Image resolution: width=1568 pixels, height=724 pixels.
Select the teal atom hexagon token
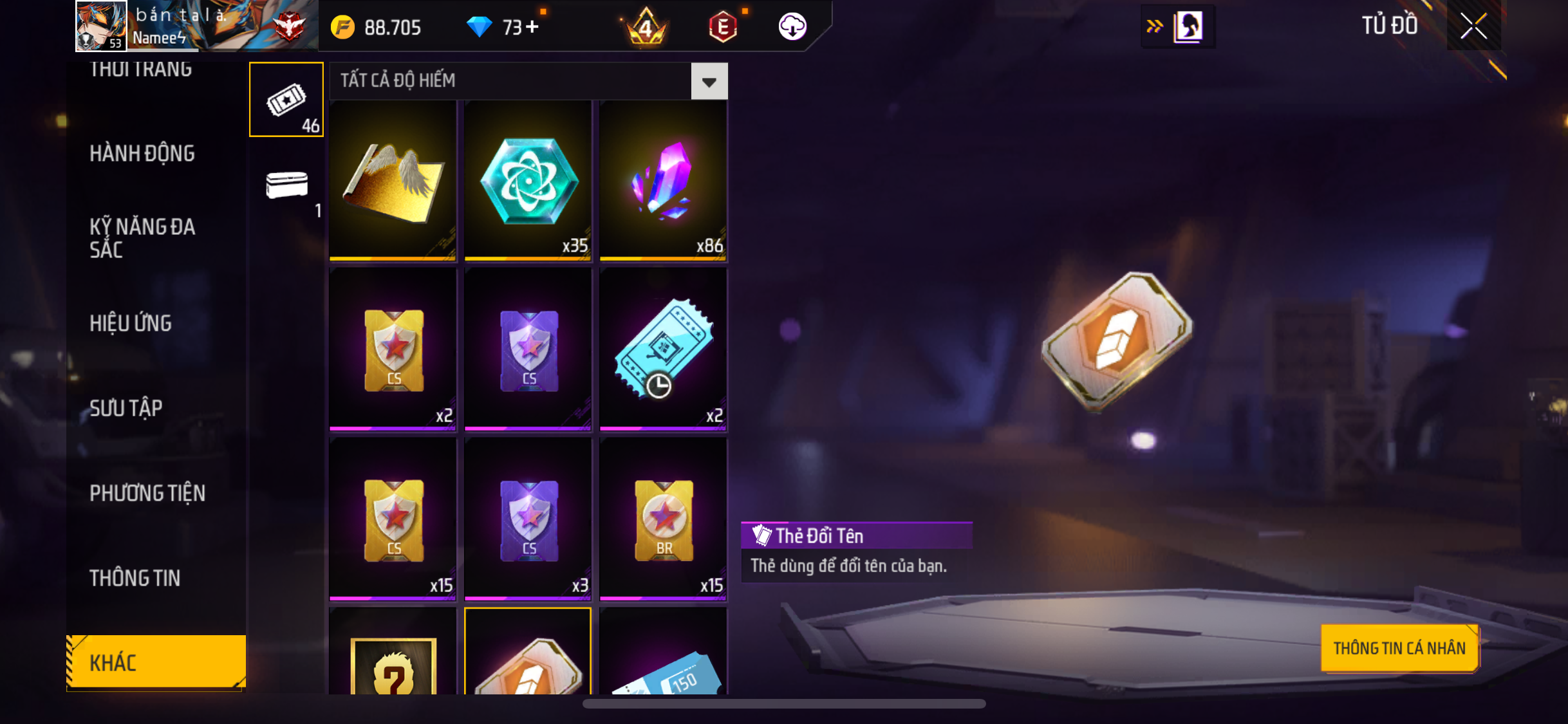click(528, 180)
